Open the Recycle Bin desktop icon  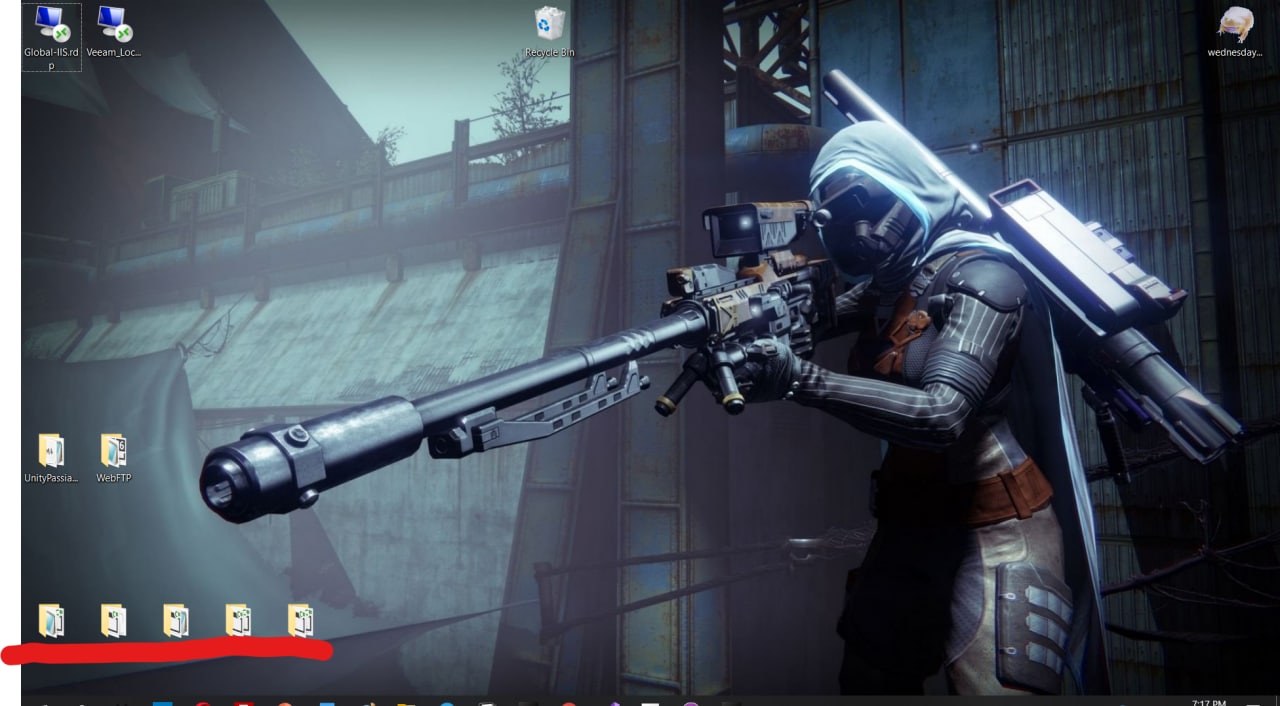[x=549, y=25]
